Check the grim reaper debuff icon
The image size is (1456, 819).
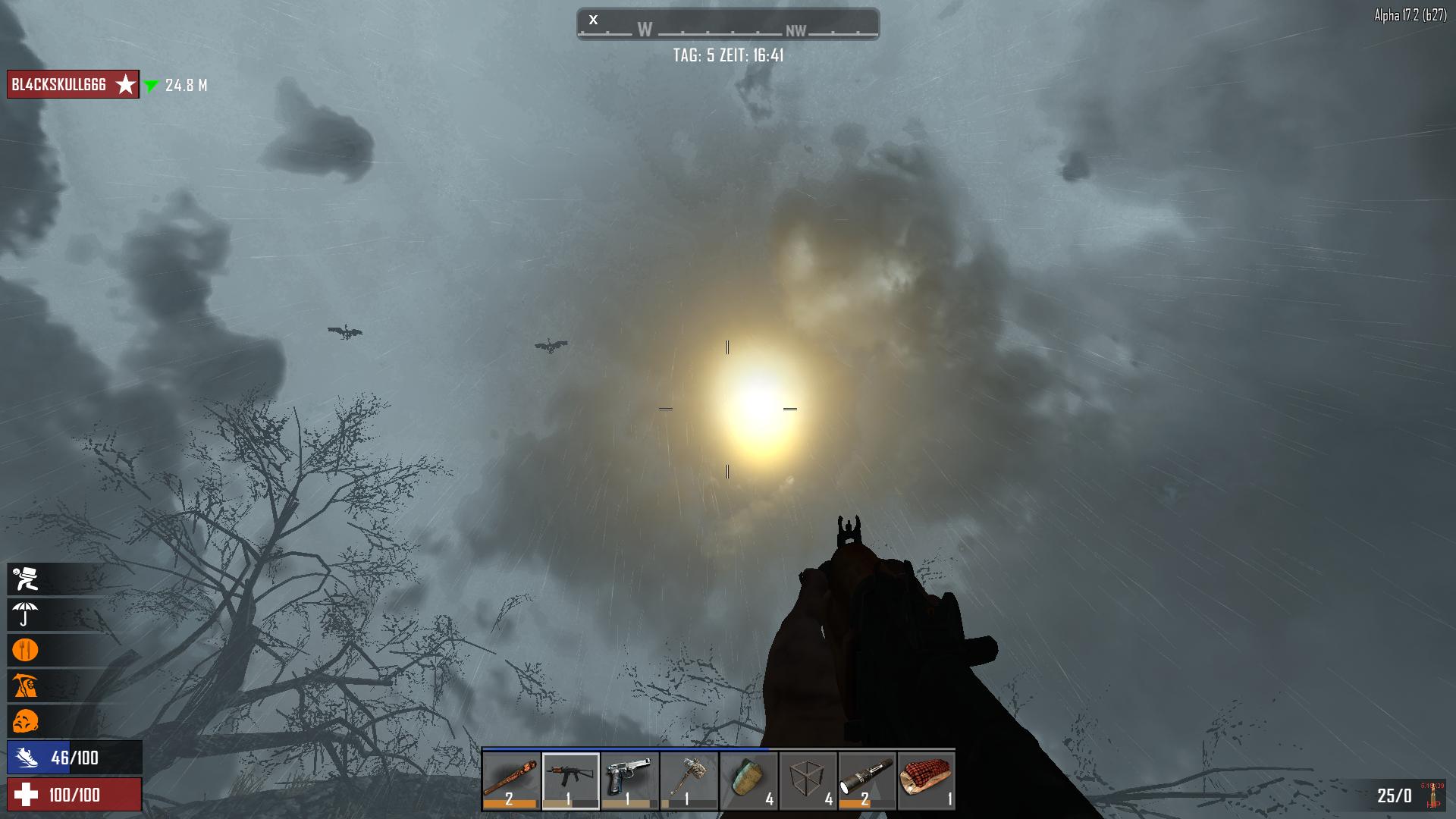(25, 686)
